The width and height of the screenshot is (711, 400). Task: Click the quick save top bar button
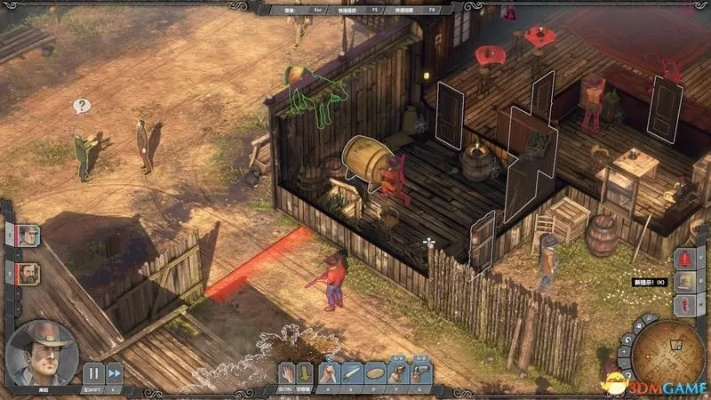(x=345, y=7)
